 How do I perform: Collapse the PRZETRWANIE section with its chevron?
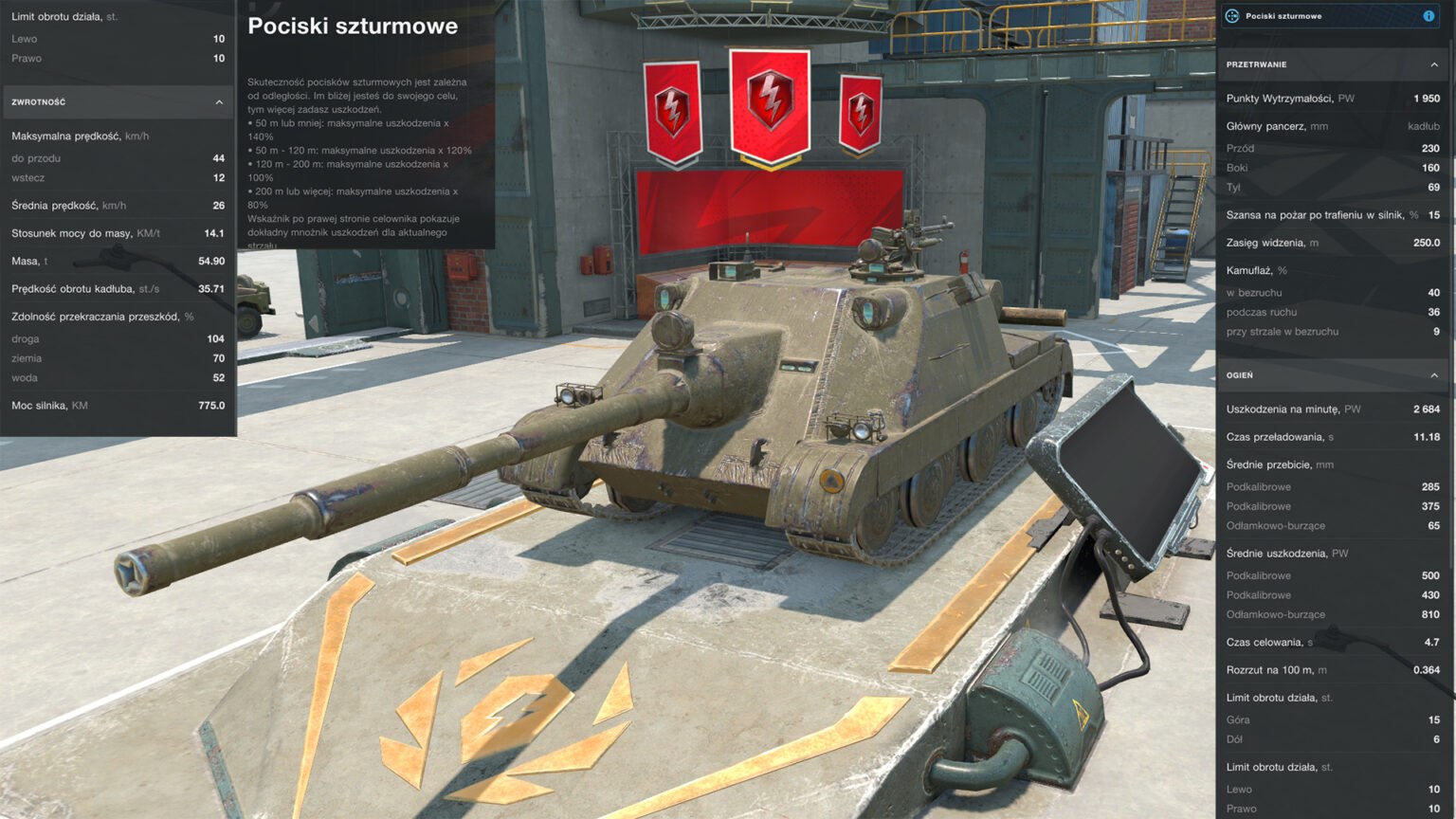tap(1432, 64)
